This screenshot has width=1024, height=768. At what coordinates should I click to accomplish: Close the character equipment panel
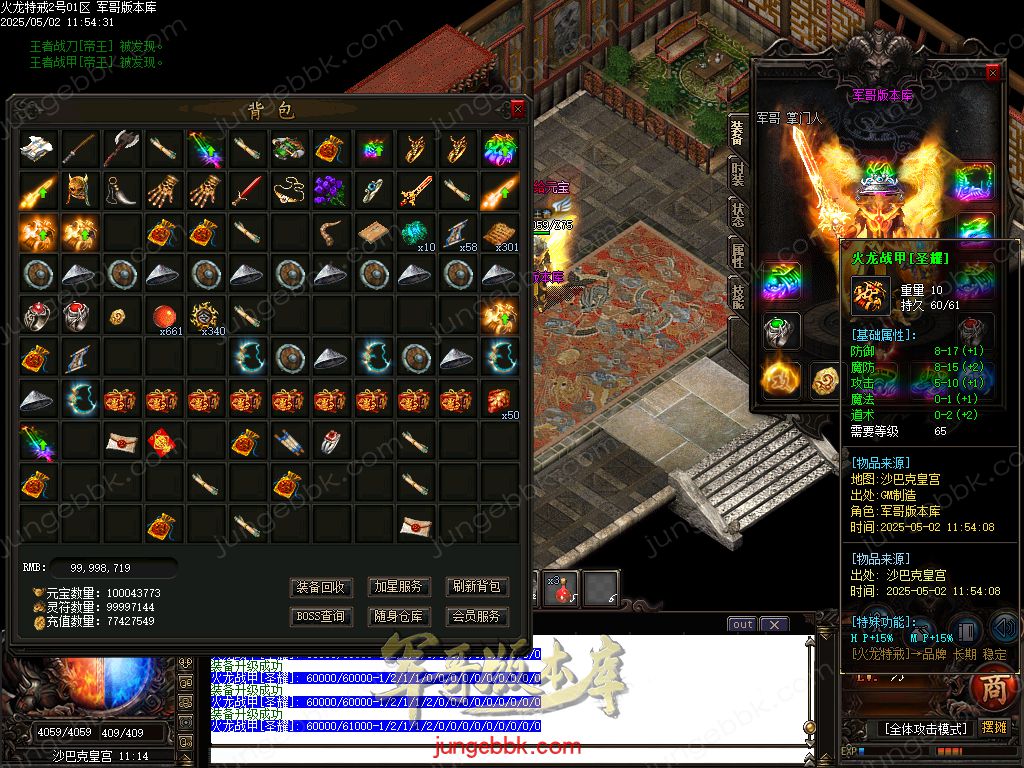coord(992,73)
